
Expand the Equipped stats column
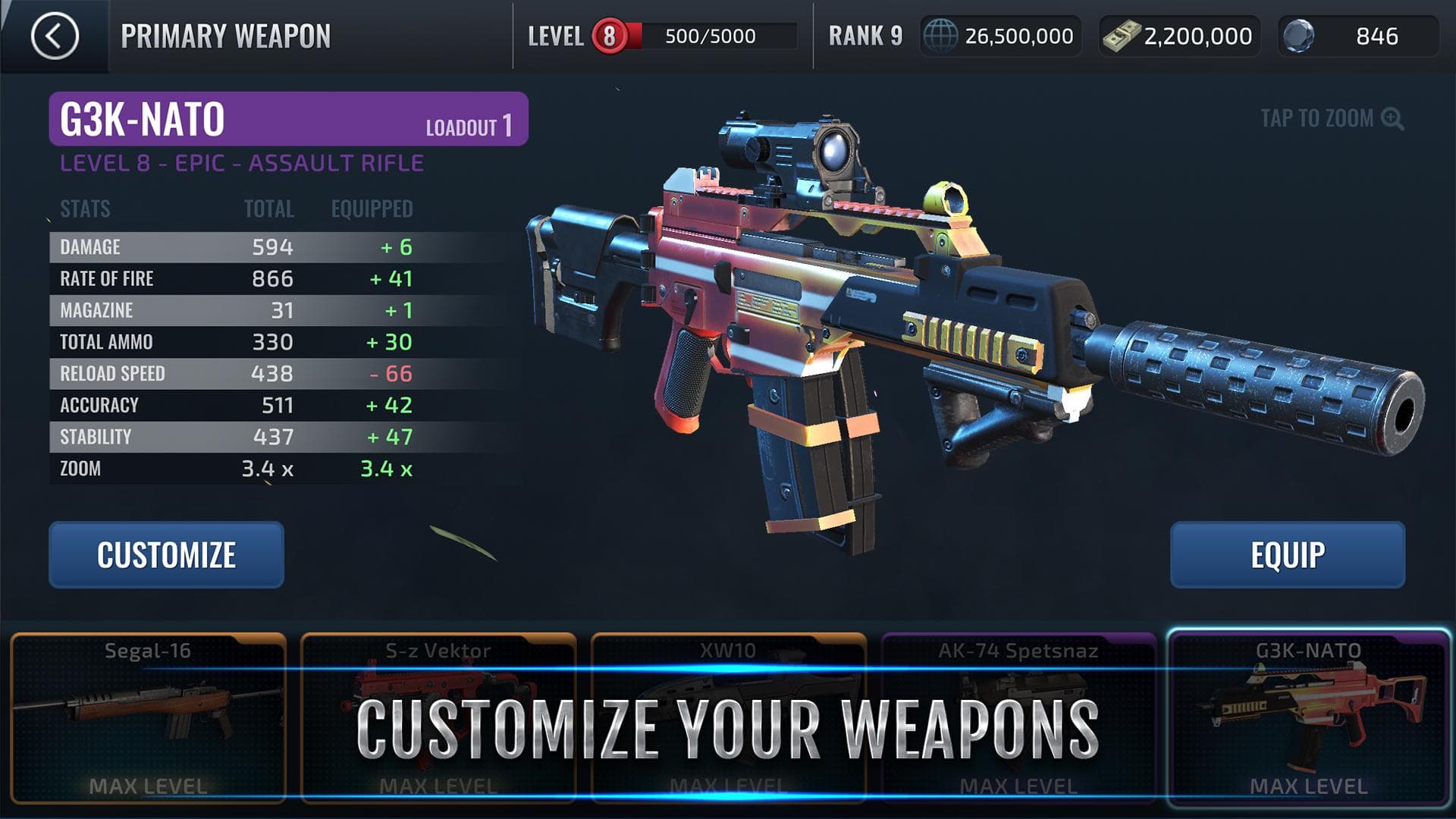[371, 209]
